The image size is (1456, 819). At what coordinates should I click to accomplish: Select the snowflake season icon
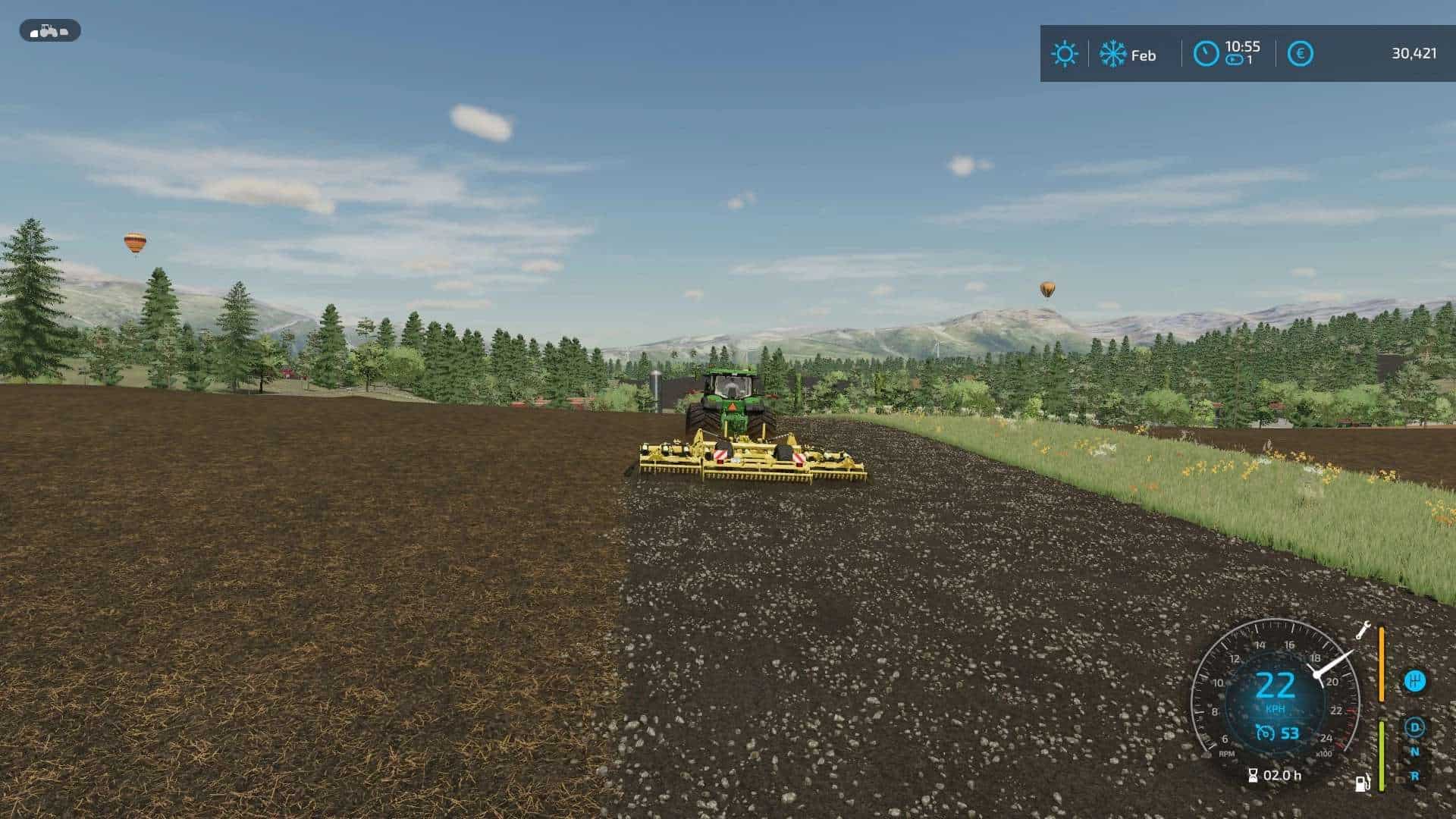point(1112,54)
